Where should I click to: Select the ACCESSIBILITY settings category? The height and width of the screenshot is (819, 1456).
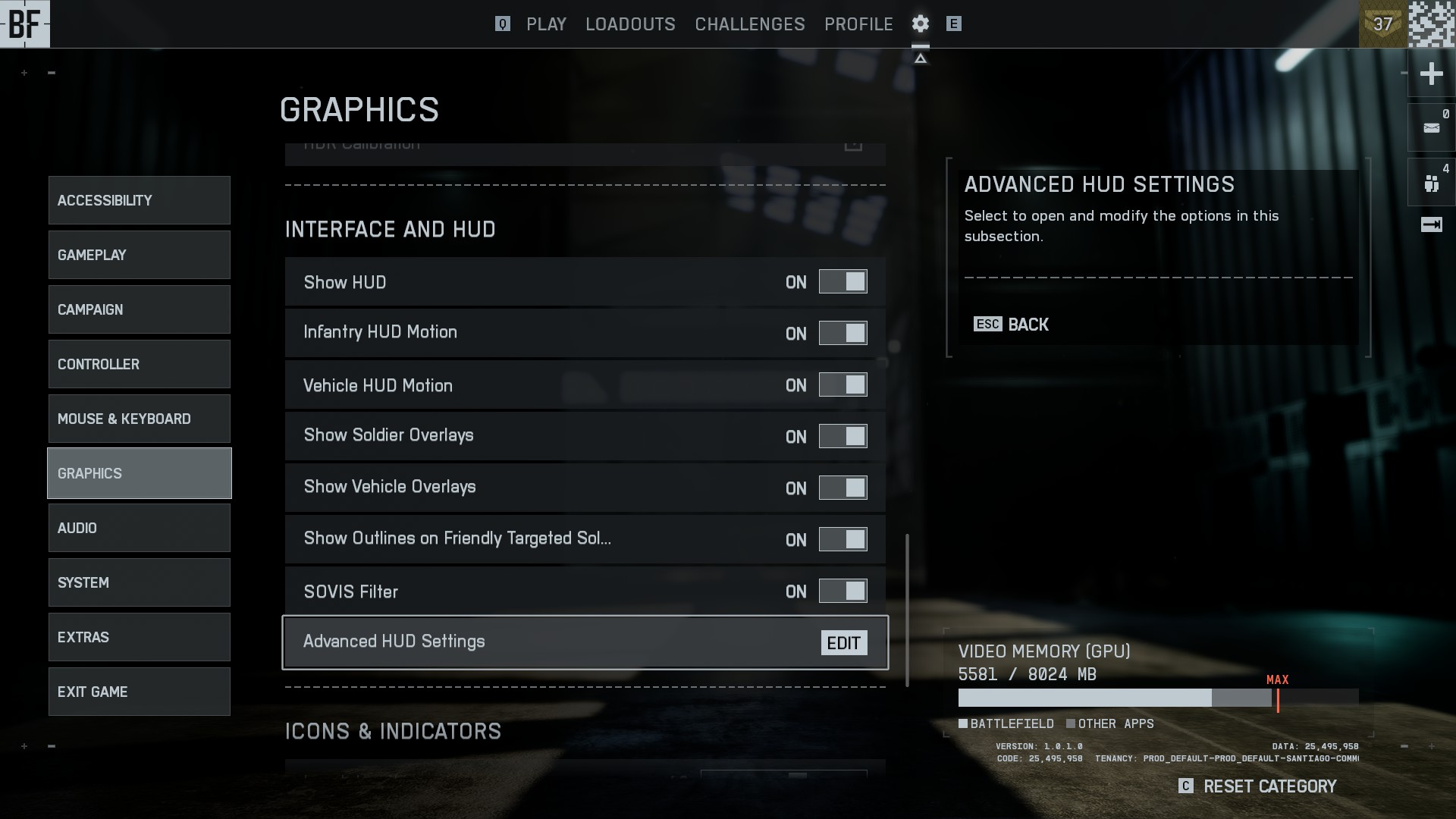140,200
